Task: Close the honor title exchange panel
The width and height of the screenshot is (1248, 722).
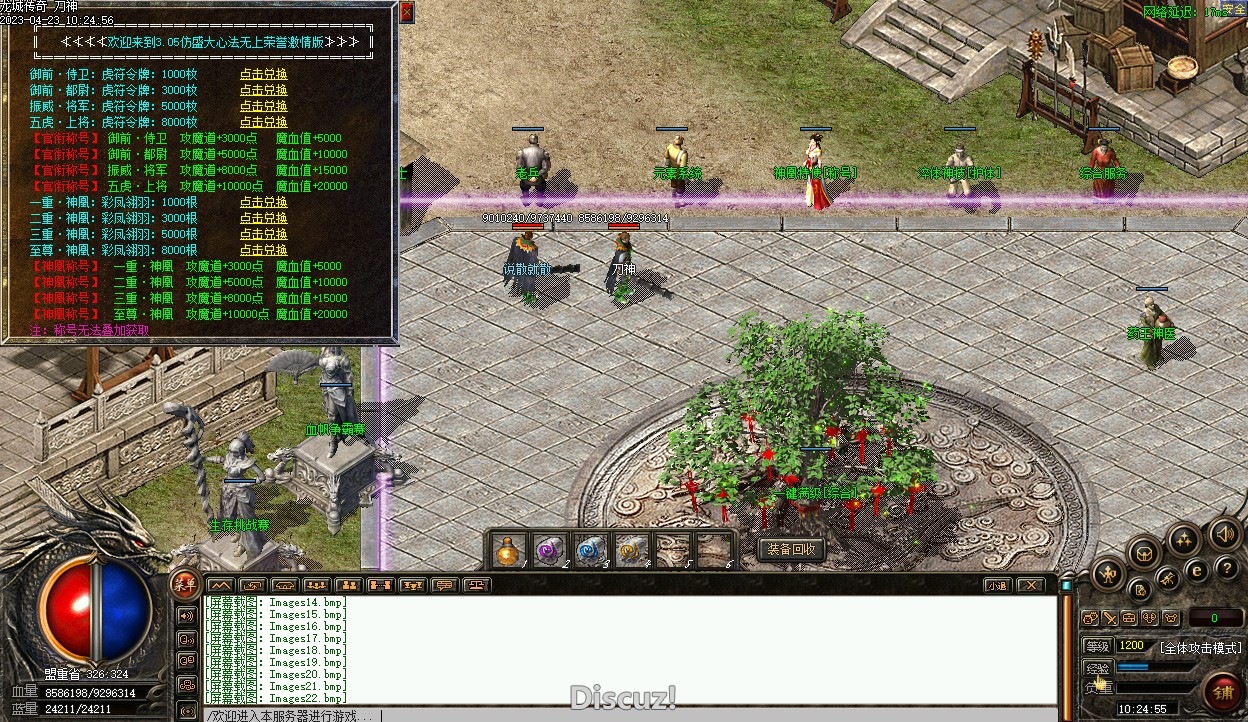Action: 406,13
